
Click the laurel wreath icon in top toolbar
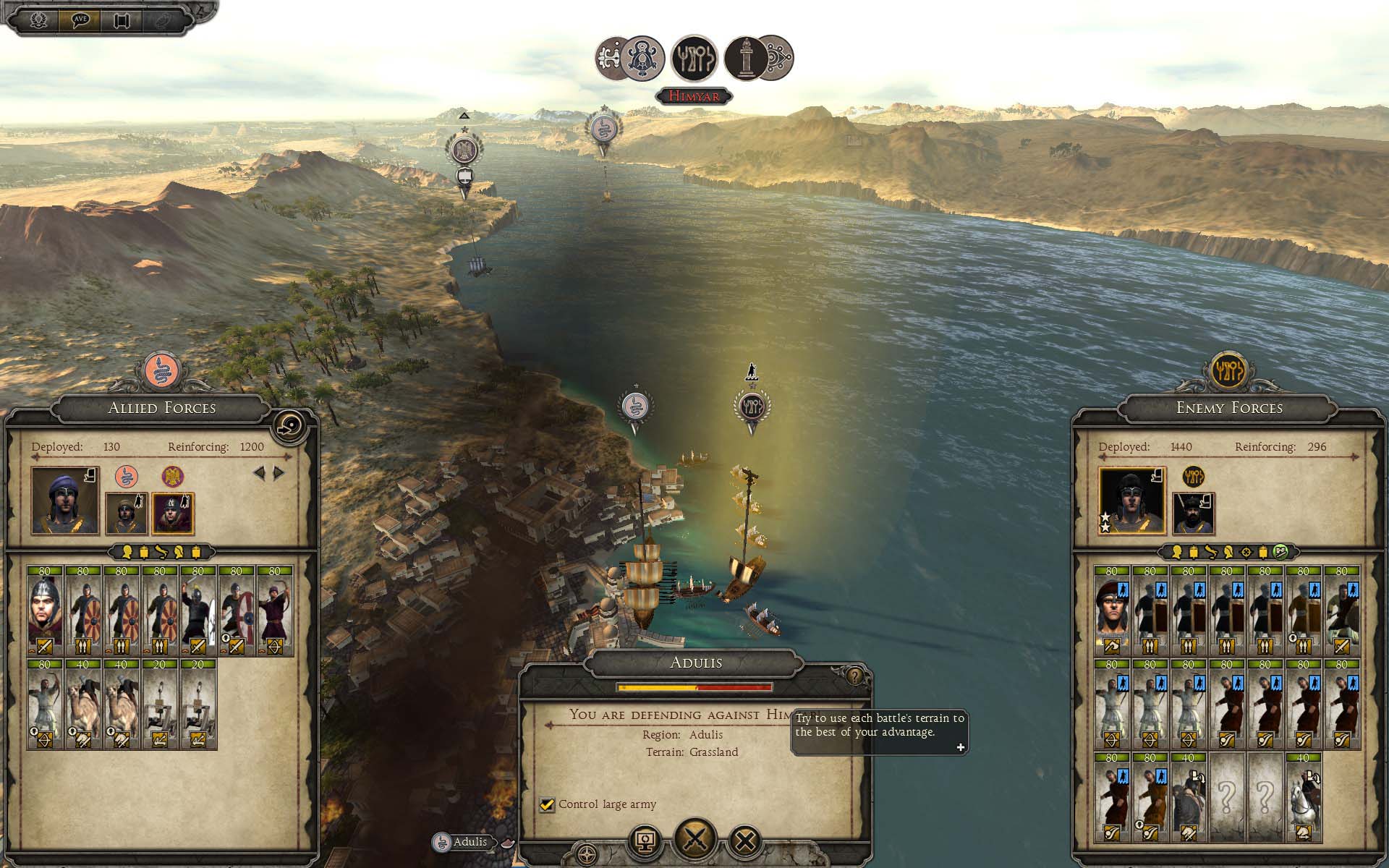(38, 20)
